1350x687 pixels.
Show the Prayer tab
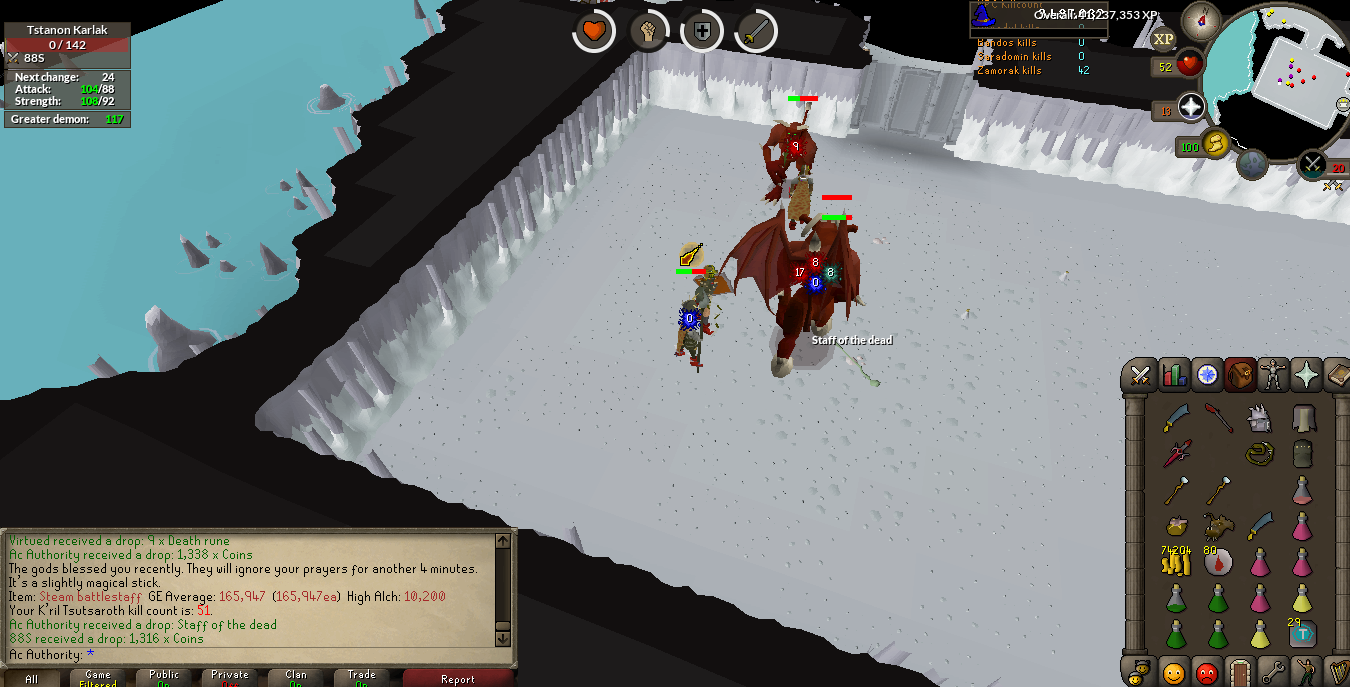click(x=1306, y=375)
